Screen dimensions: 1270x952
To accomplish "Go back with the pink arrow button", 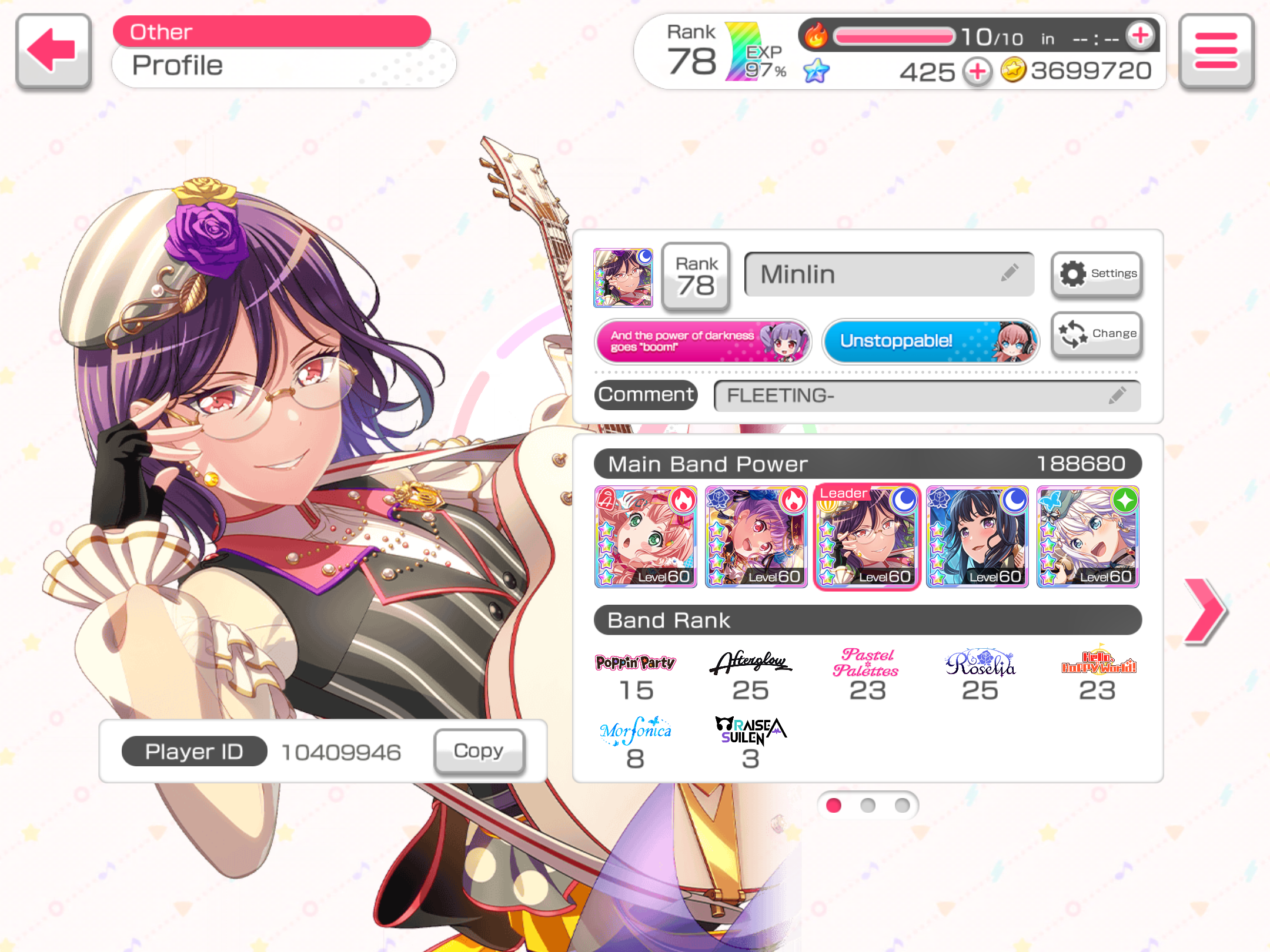I will point(54,51).
